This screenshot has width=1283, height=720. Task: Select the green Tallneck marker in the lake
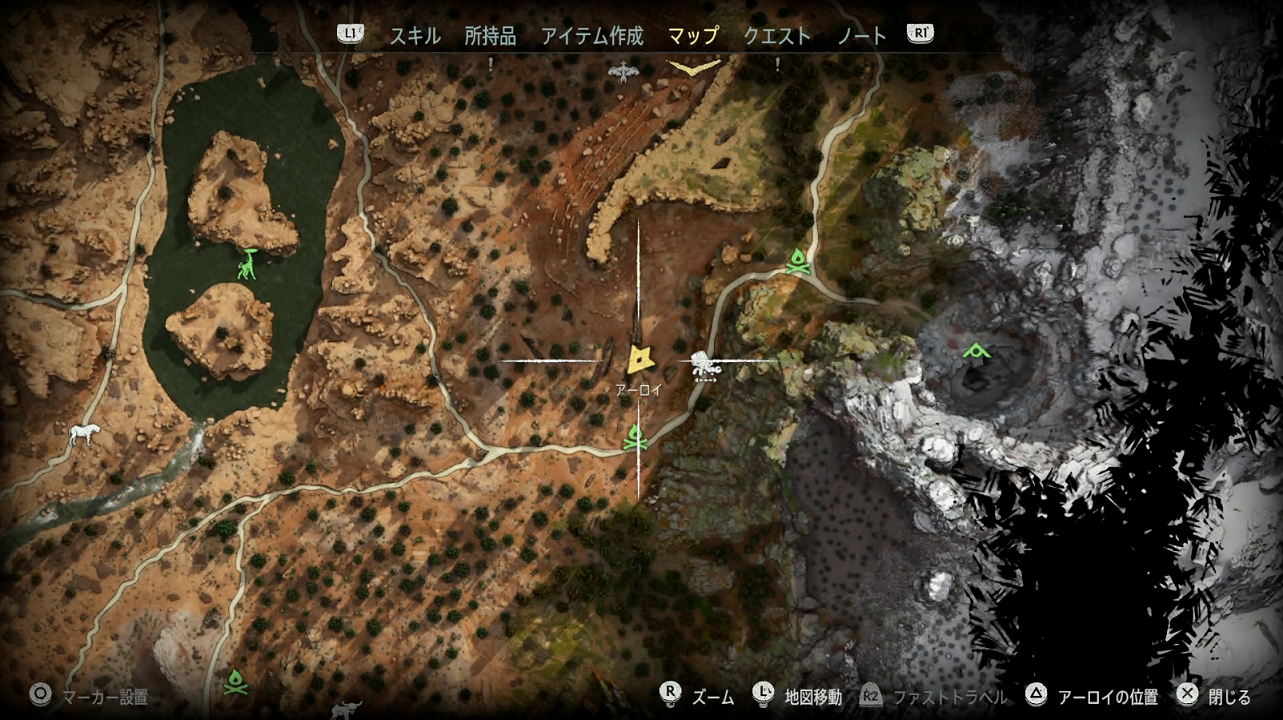point(247,264)
